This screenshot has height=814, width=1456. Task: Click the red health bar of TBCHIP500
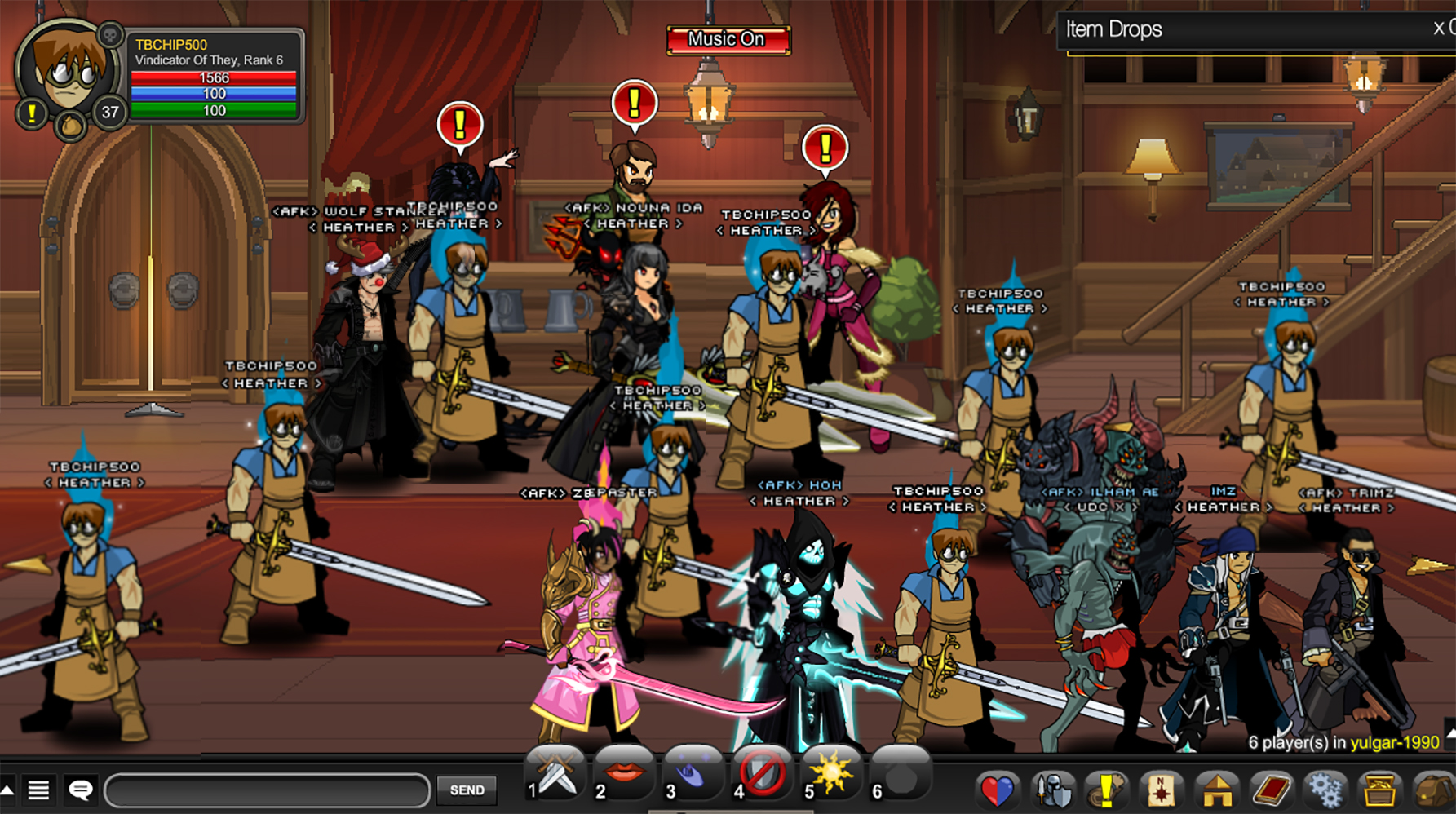(x=215, y=77)
